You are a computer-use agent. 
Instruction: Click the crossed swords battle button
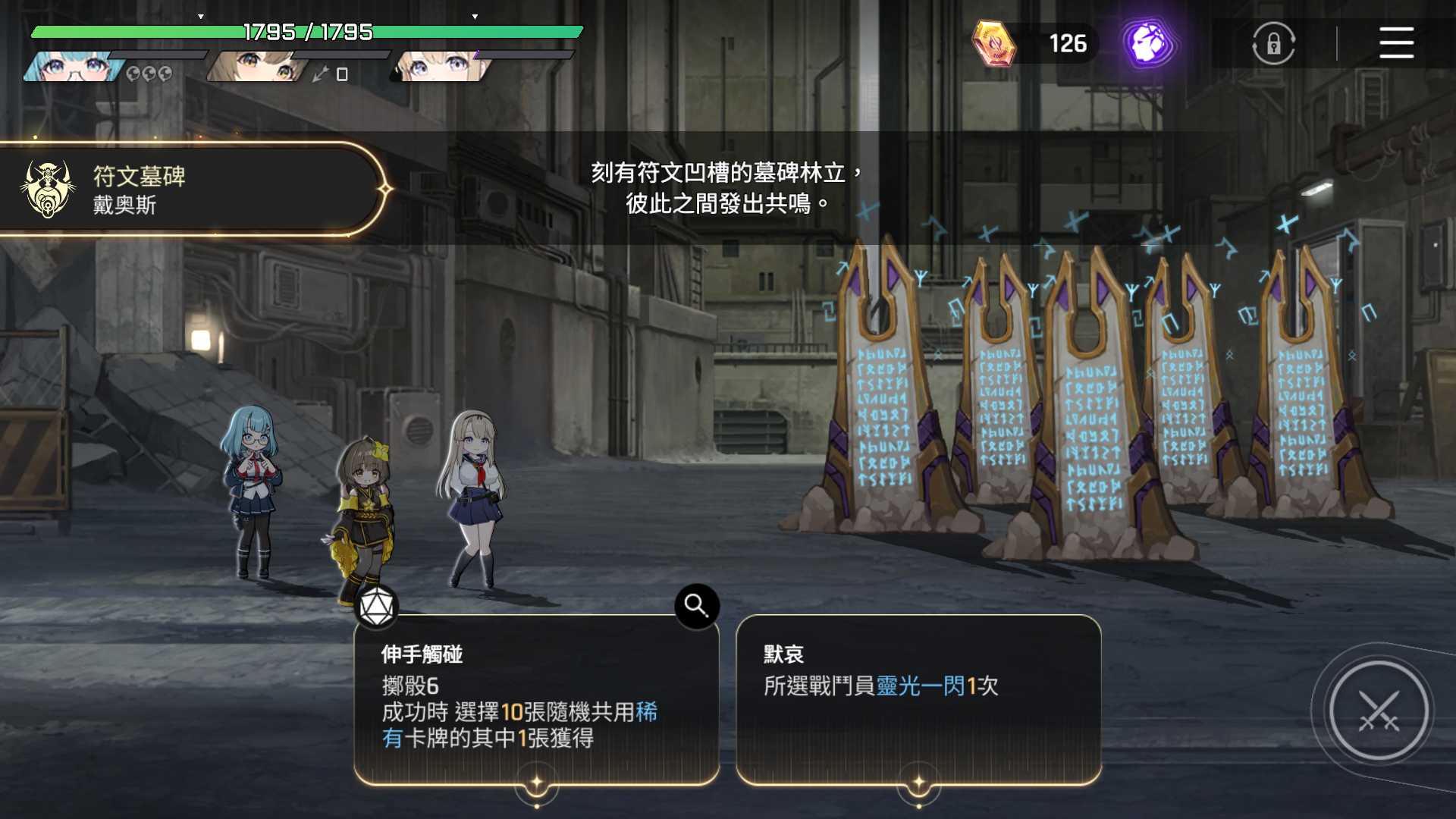1378,711
